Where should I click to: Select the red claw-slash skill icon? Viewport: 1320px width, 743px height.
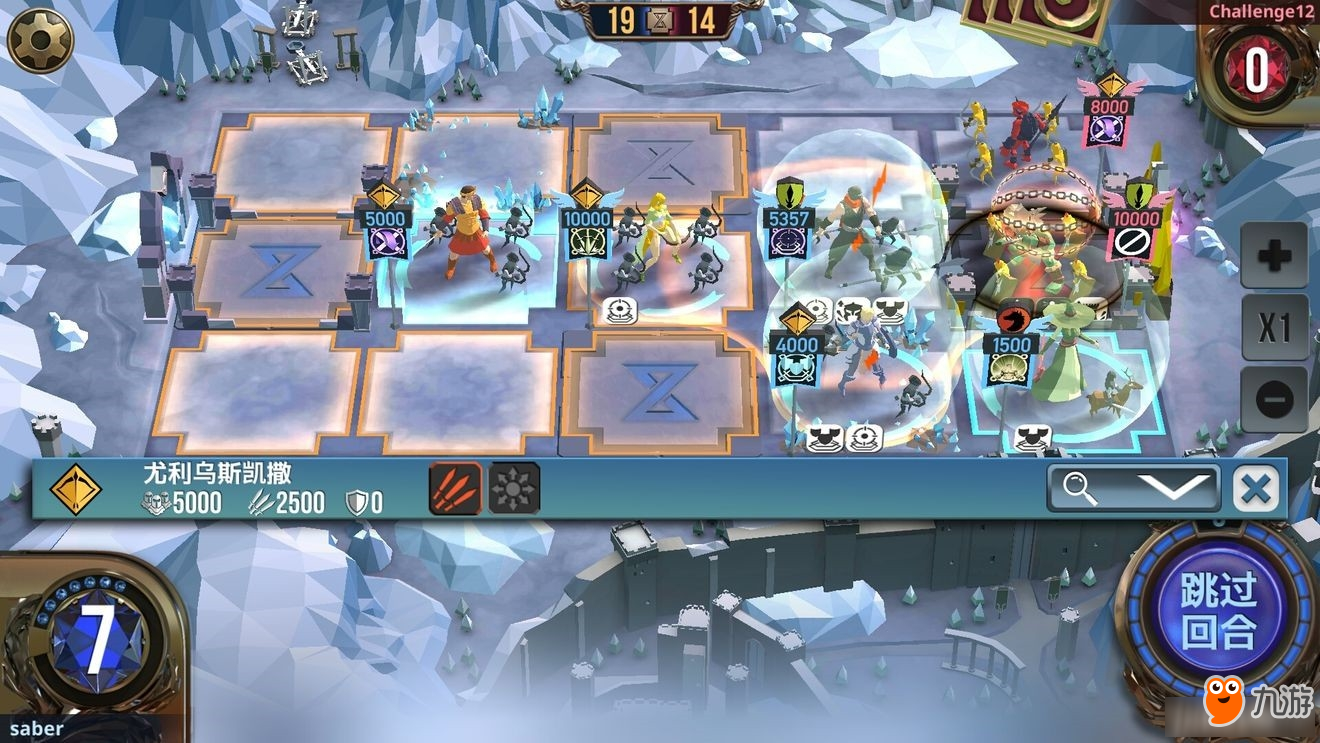455,488
